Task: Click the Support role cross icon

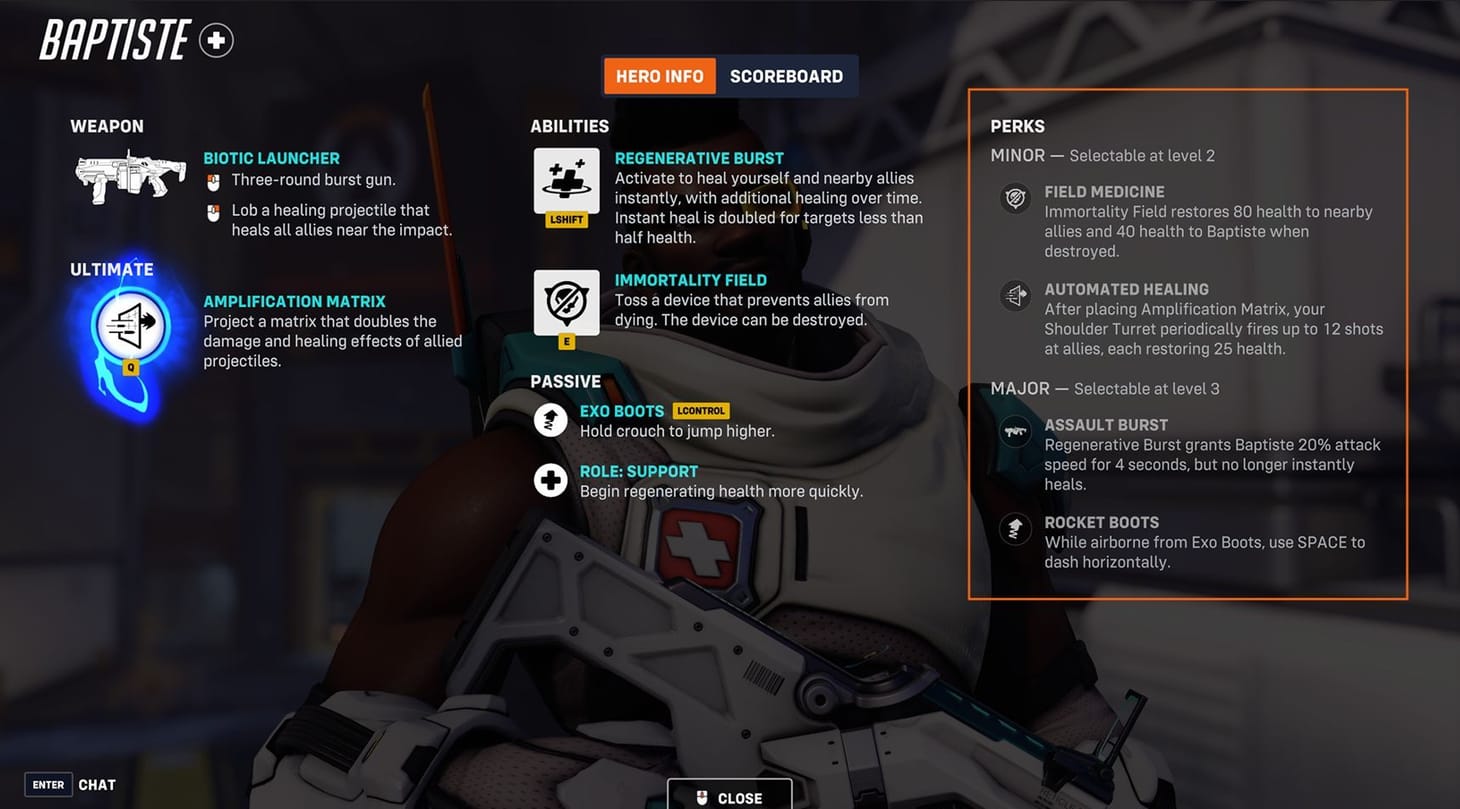Action: tap(550, 480)
